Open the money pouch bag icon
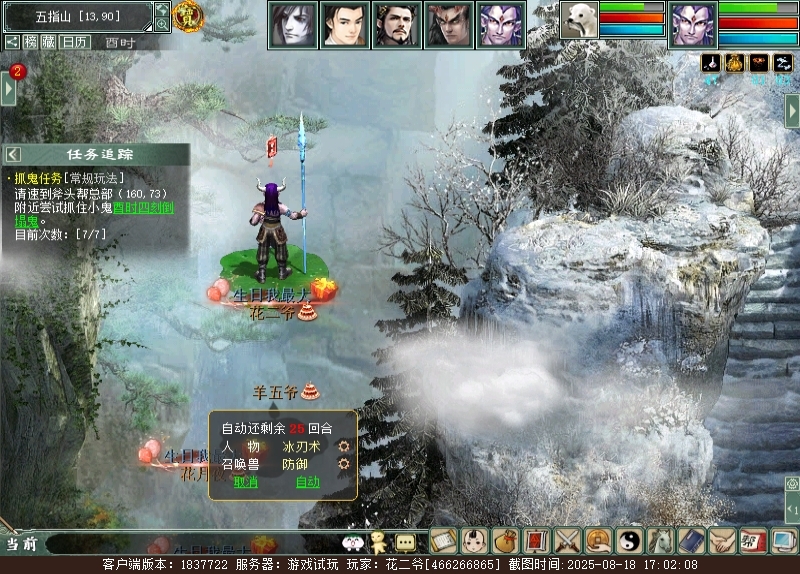This screenshot has height=574, width=800. [x=506, y=541]
